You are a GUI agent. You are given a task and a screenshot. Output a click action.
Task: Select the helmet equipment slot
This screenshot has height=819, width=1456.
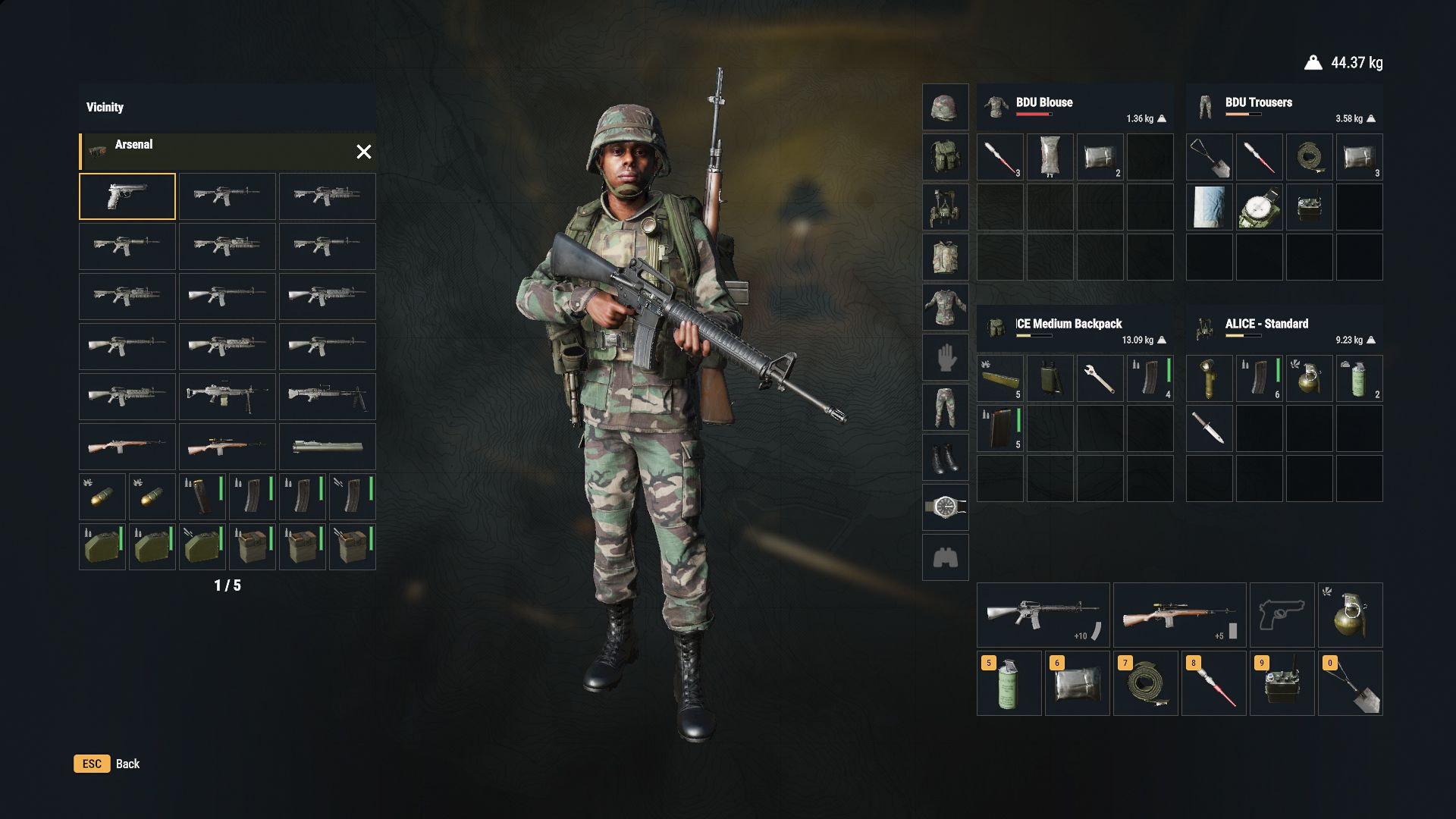pos(945,107)
